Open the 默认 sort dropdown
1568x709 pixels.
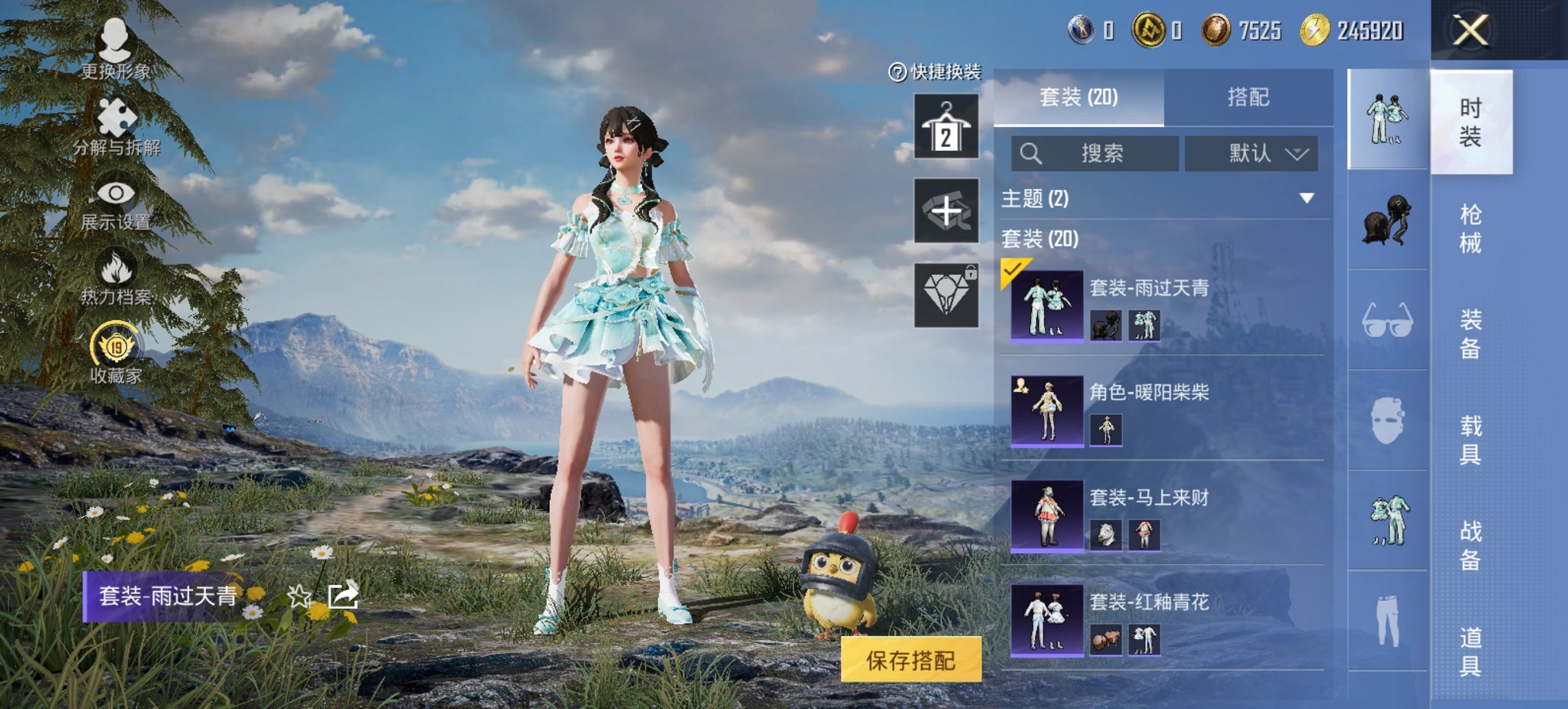click(1250, 154)
